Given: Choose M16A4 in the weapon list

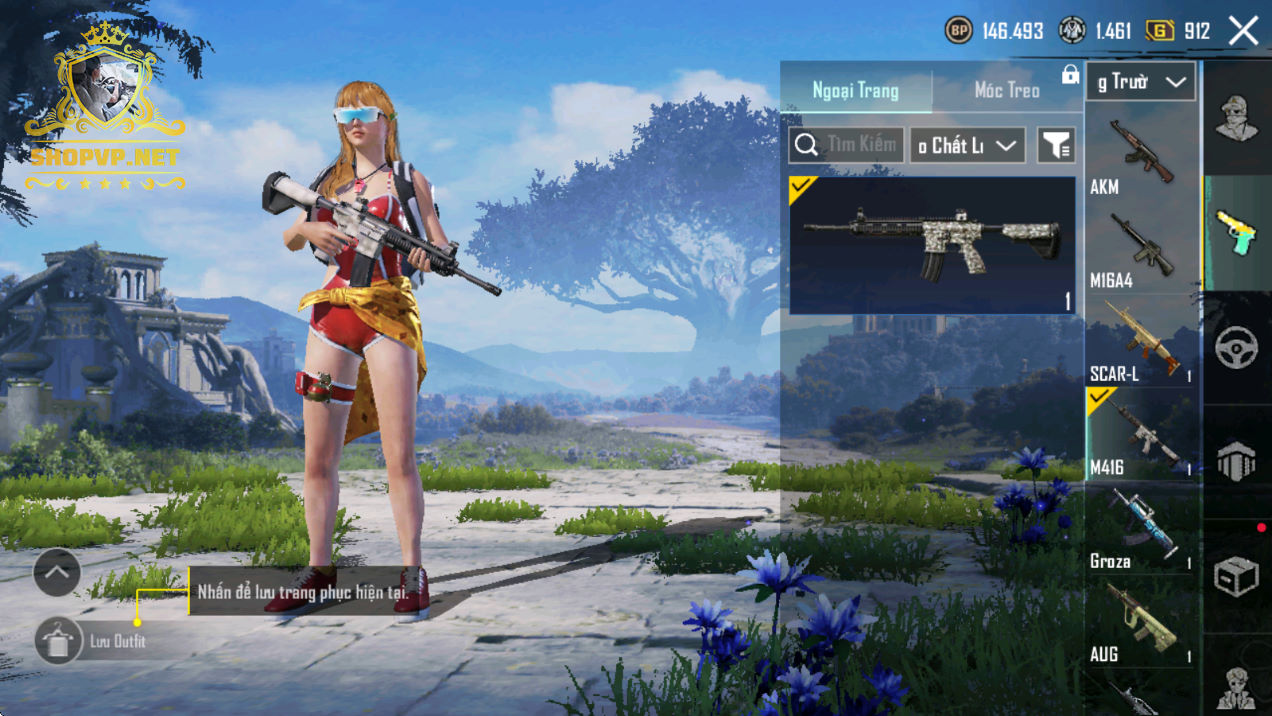Looking at the screenshot, I should [x=1141, y=248].
